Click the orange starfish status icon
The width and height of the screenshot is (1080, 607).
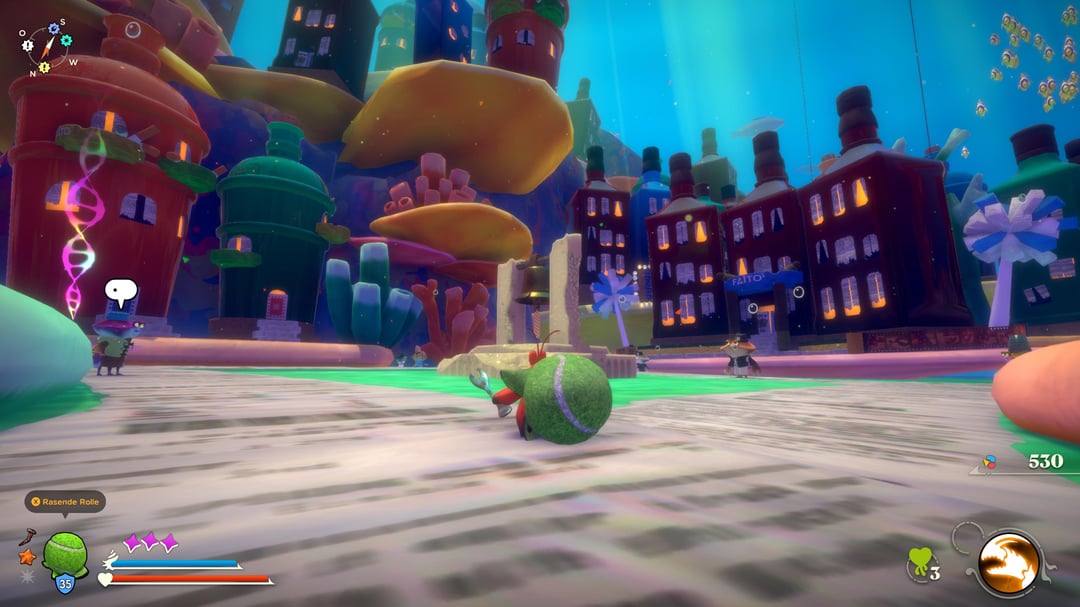click(x=27, y=556)
